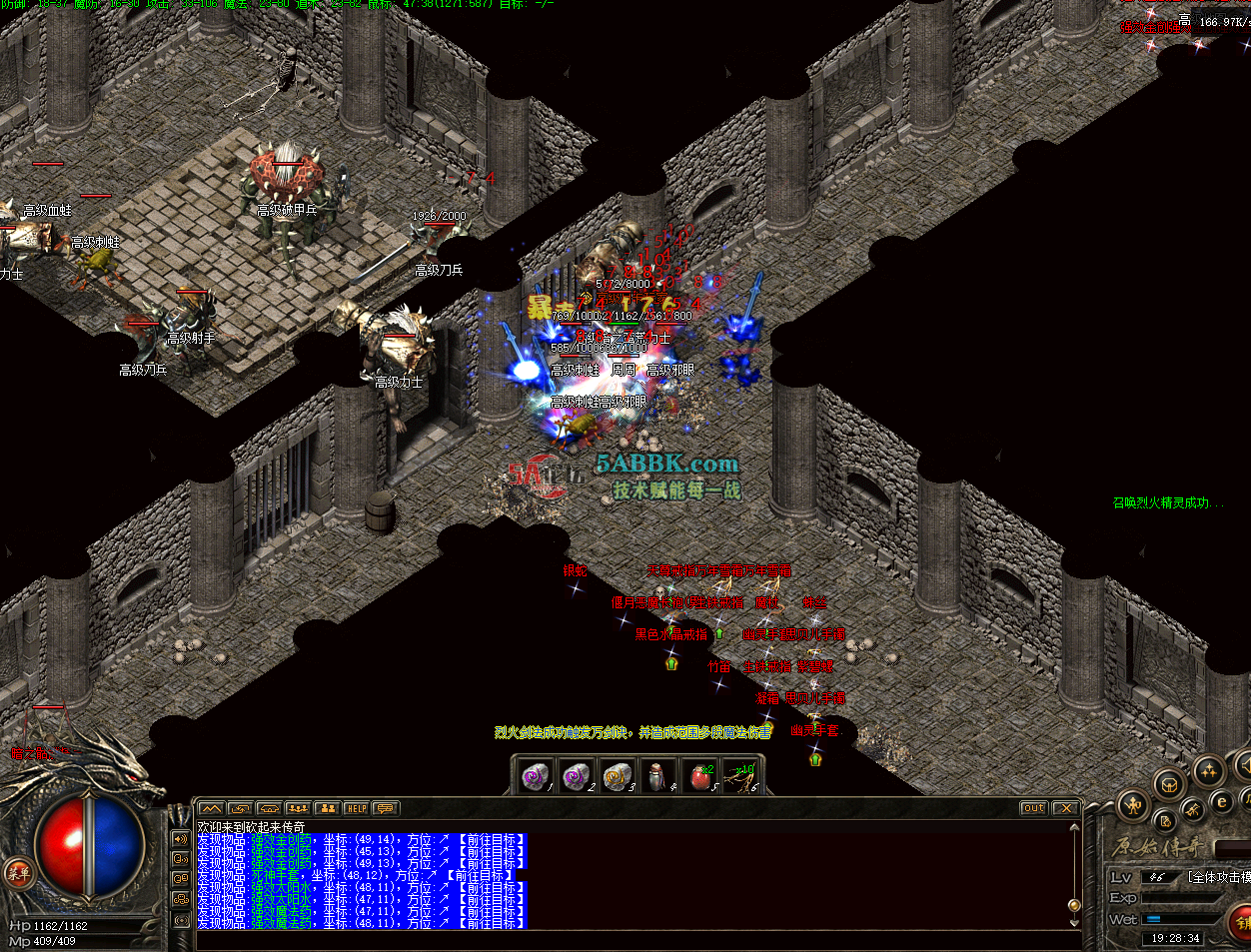Image resolution: width=1251 pixels, height=952 pixels.
Task: Open the round 菜单 menu button
Action: coord(18,872)
